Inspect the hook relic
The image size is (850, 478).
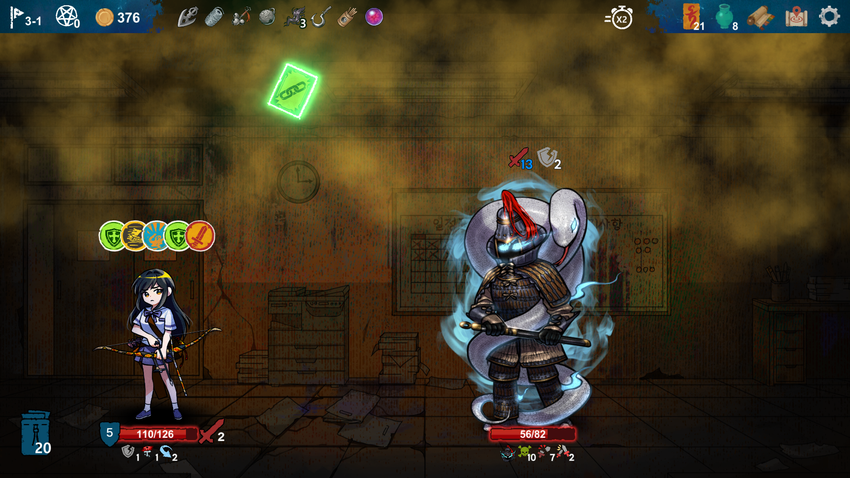pyautogui.click(x=321, y=16)
